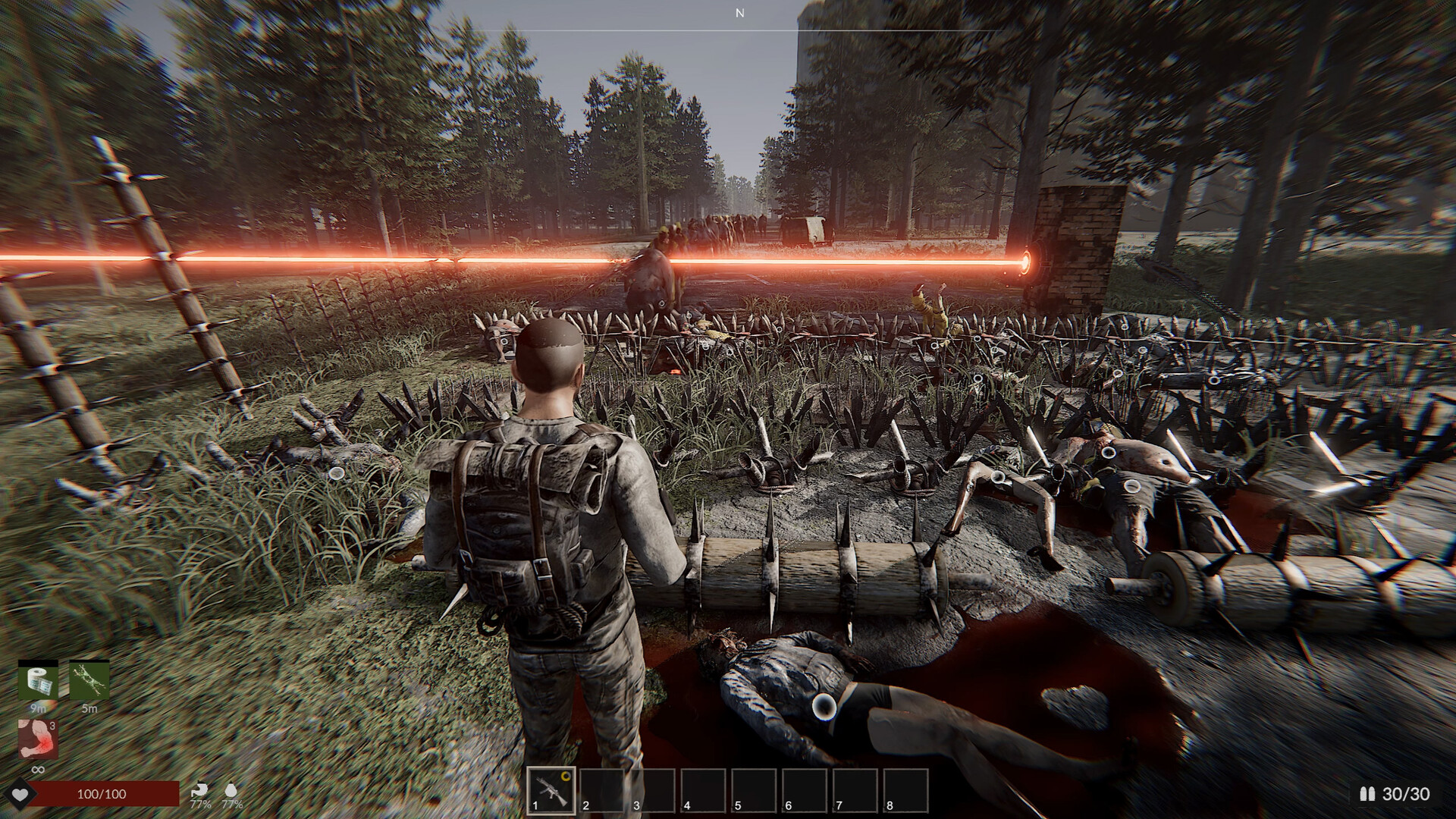Select empty hotbar slot numbered 5
The height and width of the screenshot is (819, 1456).
754,790
